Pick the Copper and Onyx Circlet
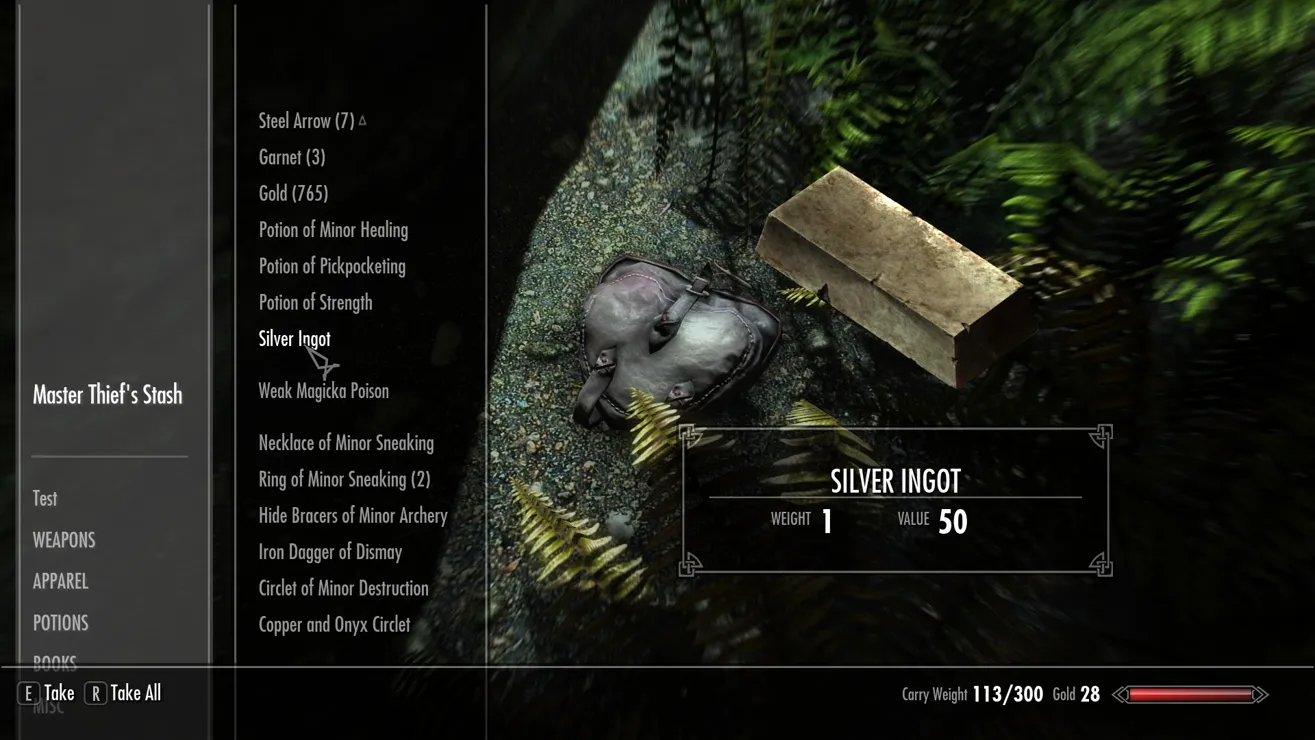The image size is (1315, 740). 334,625
